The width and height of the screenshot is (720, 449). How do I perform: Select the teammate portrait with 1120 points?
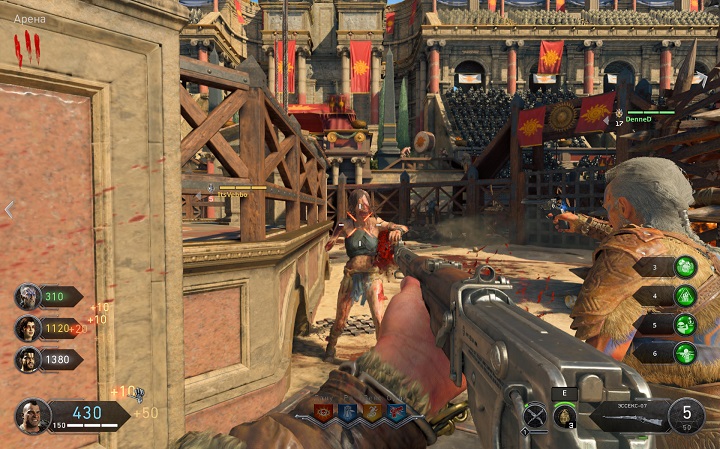(x=28, y=329)
